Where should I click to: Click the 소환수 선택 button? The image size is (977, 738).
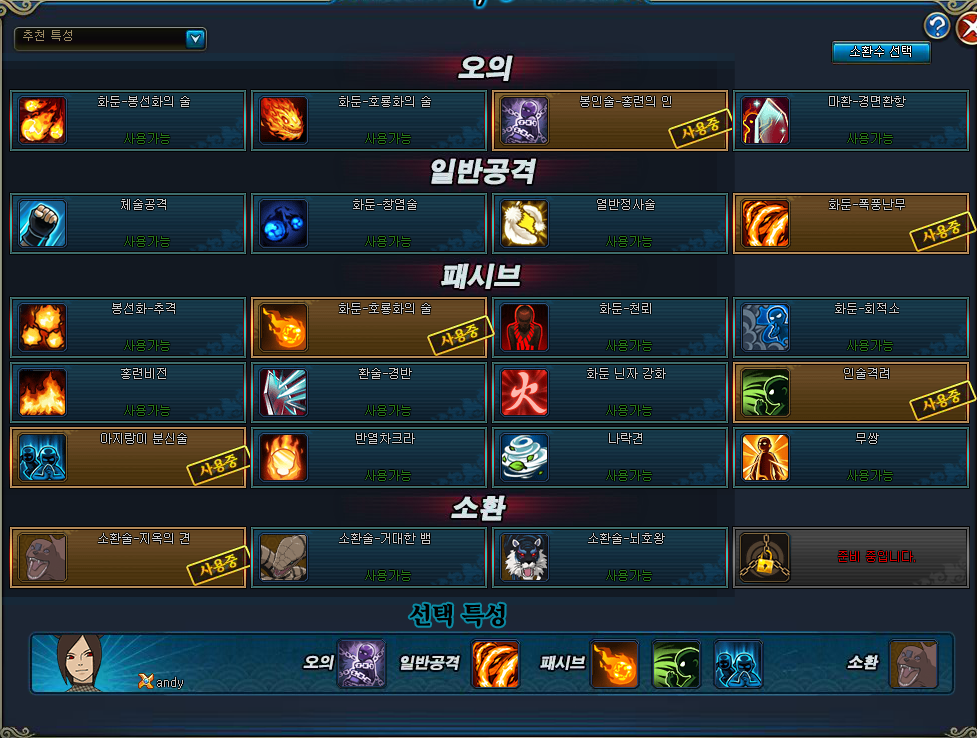881,51
